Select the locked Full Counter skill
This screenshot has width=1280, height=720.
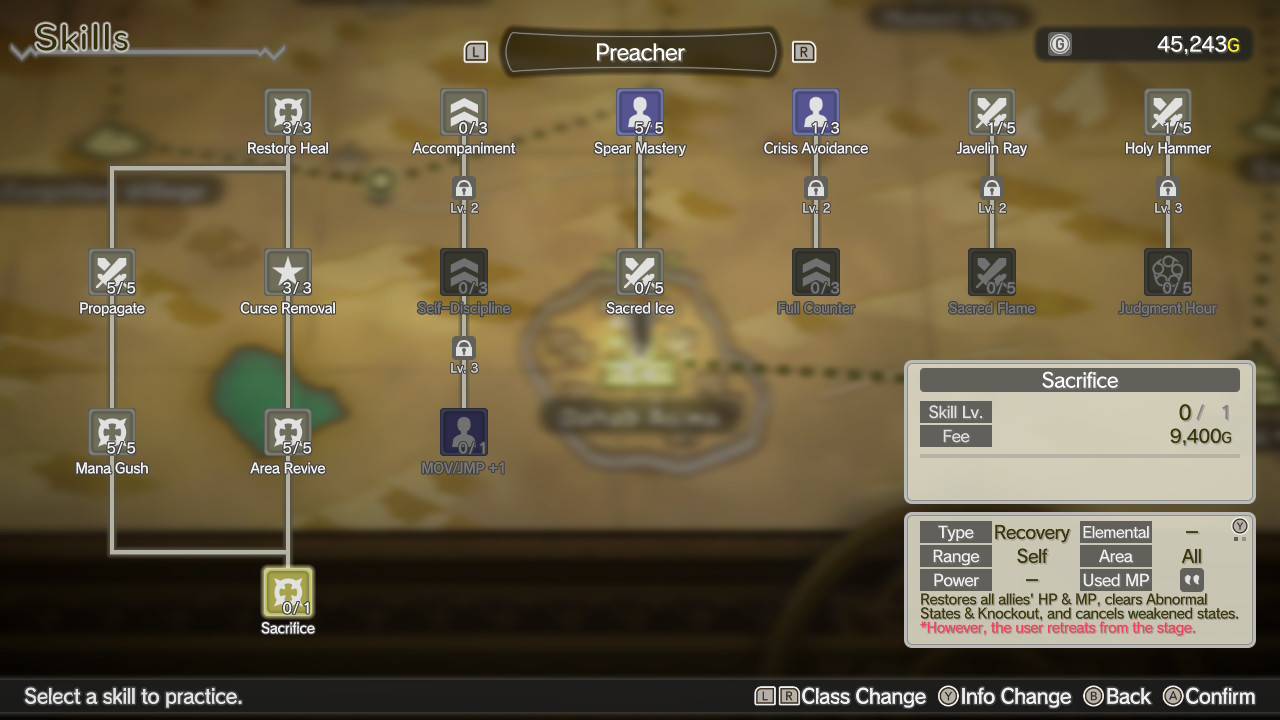(816, 273)
